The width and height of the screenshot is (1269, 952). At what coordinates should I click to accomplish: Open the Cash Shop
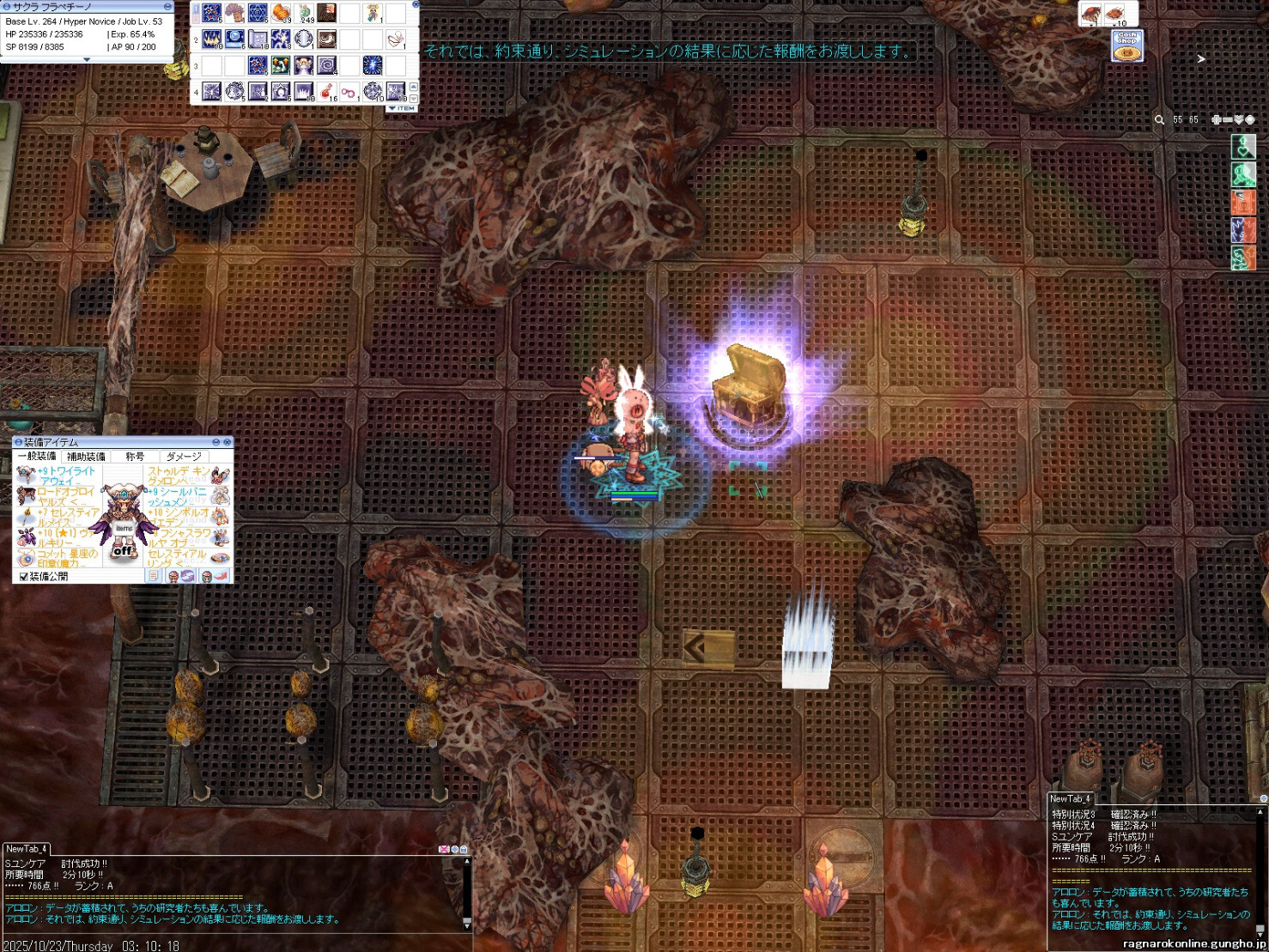(1126, 46)
